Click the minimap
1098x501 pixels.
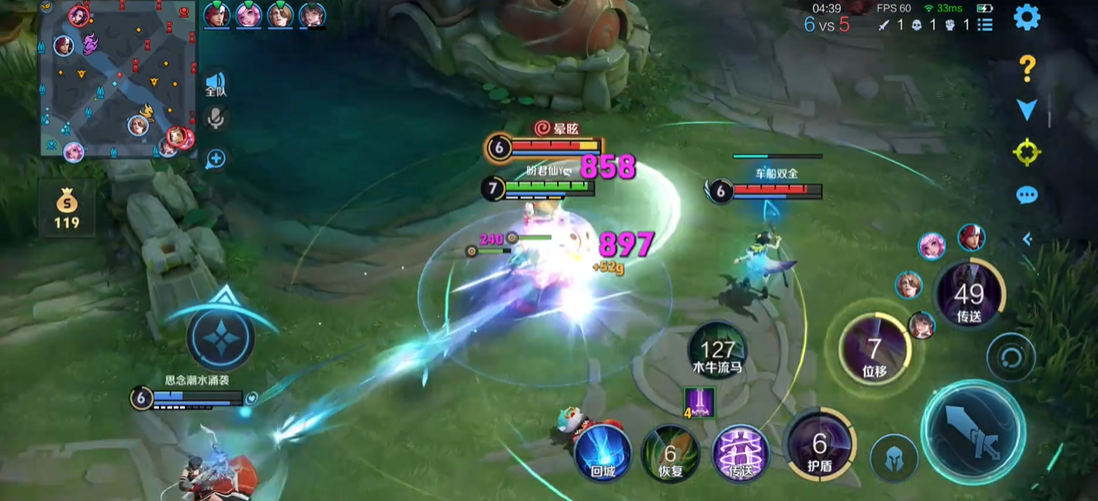[x=119, y=79]
